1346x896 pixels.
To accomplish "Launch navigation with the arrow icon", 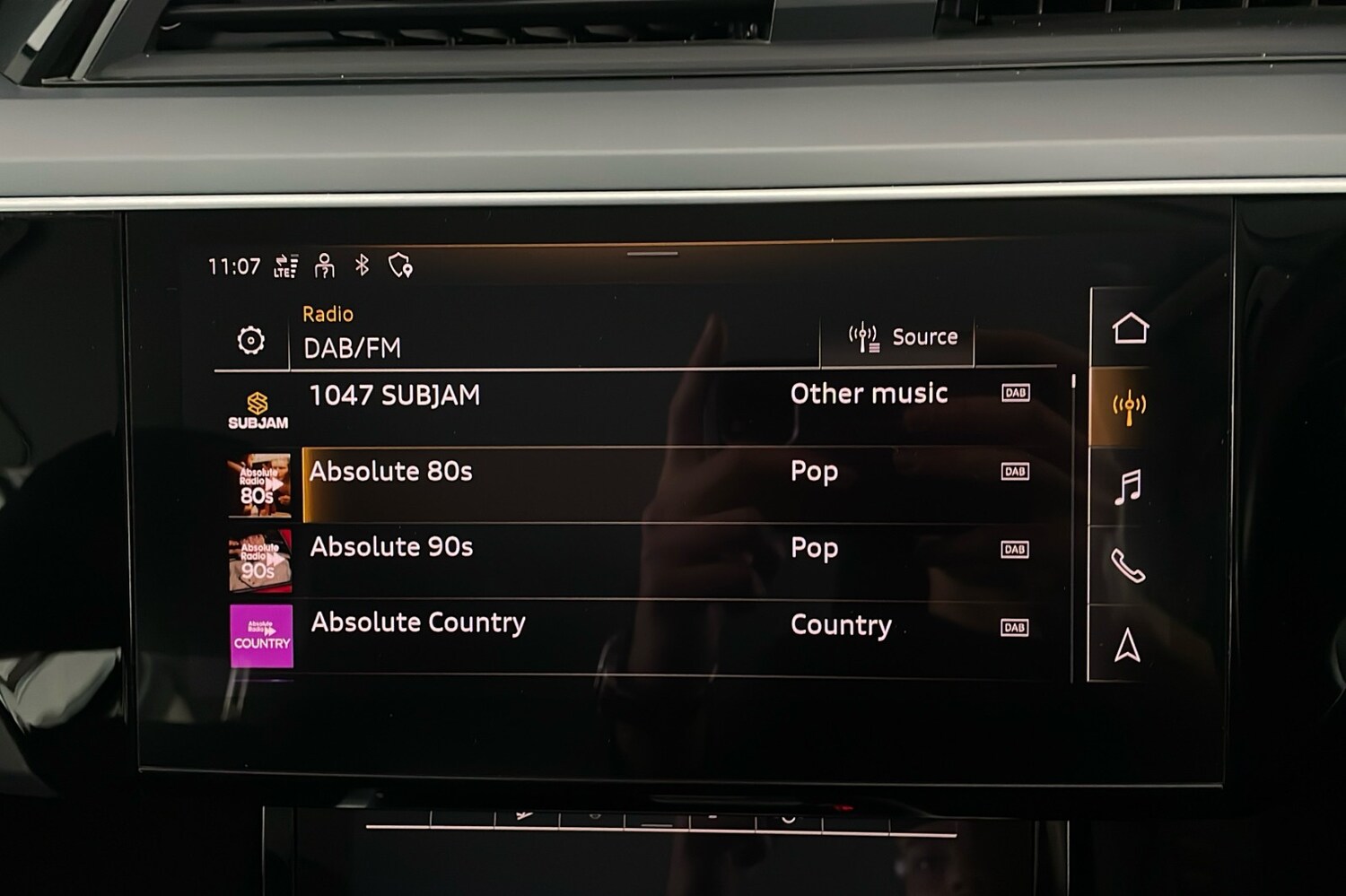I will (1128, 646).
